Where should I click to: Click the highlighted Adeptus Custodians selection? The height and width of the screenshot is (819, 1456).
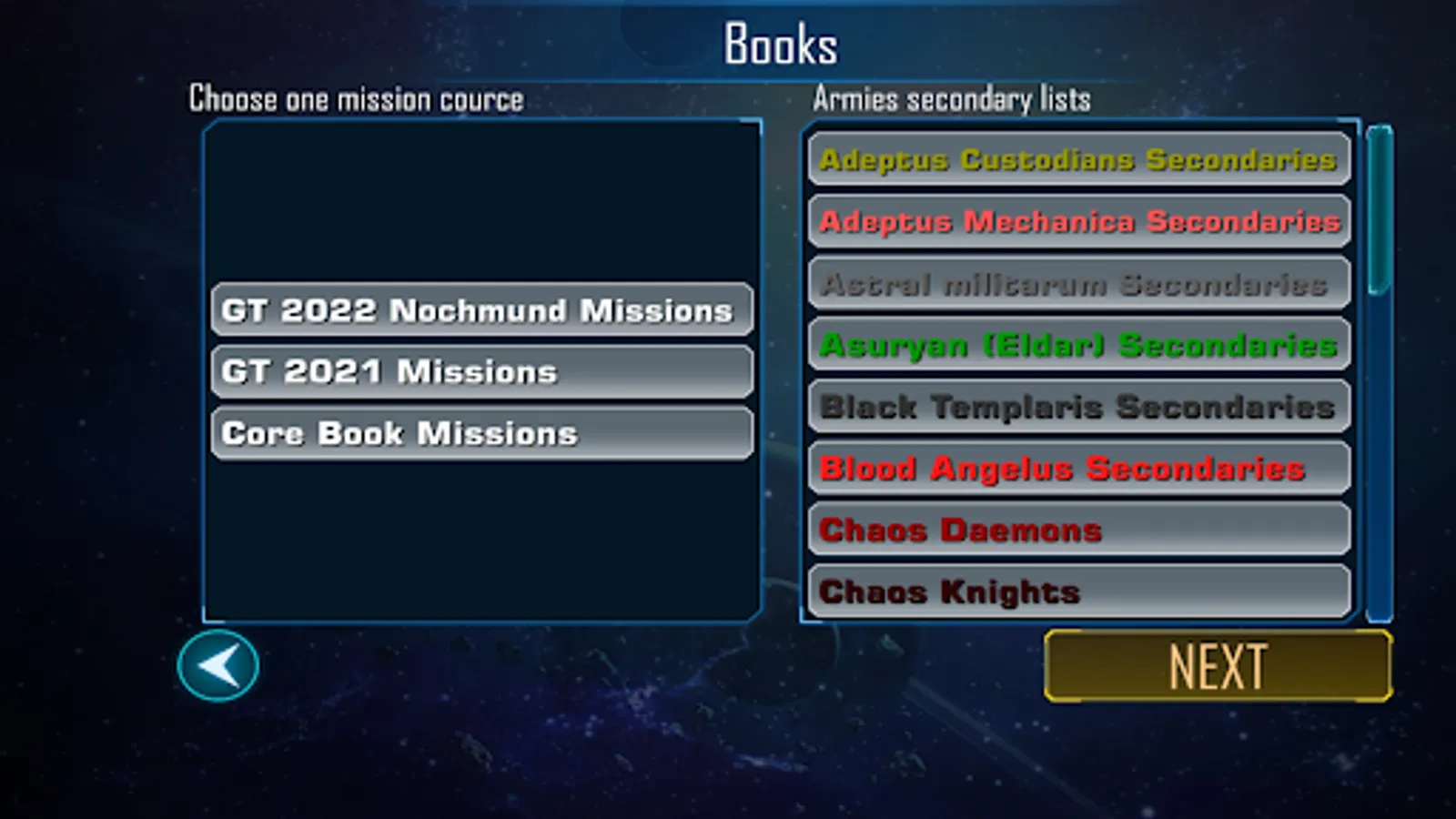click(1077, 159)
